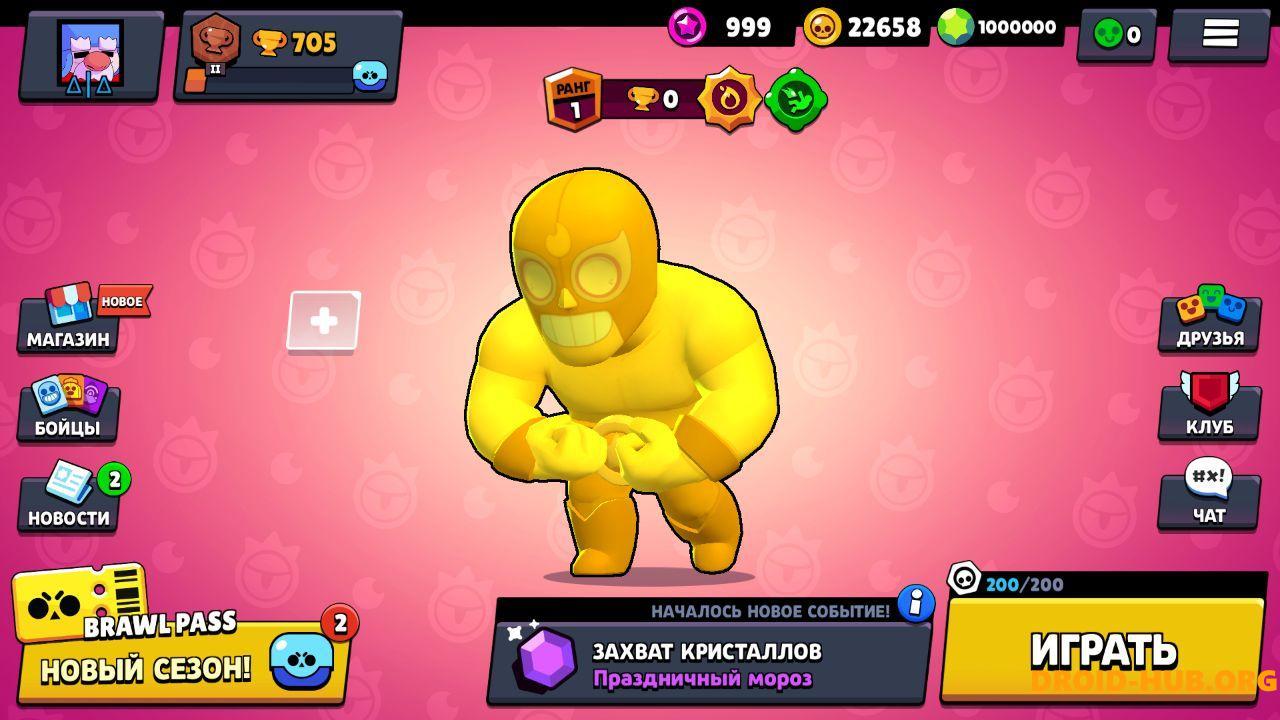Click the green power league leaf icon
This screenshot has width=1280, height=720.
(796, 100)
